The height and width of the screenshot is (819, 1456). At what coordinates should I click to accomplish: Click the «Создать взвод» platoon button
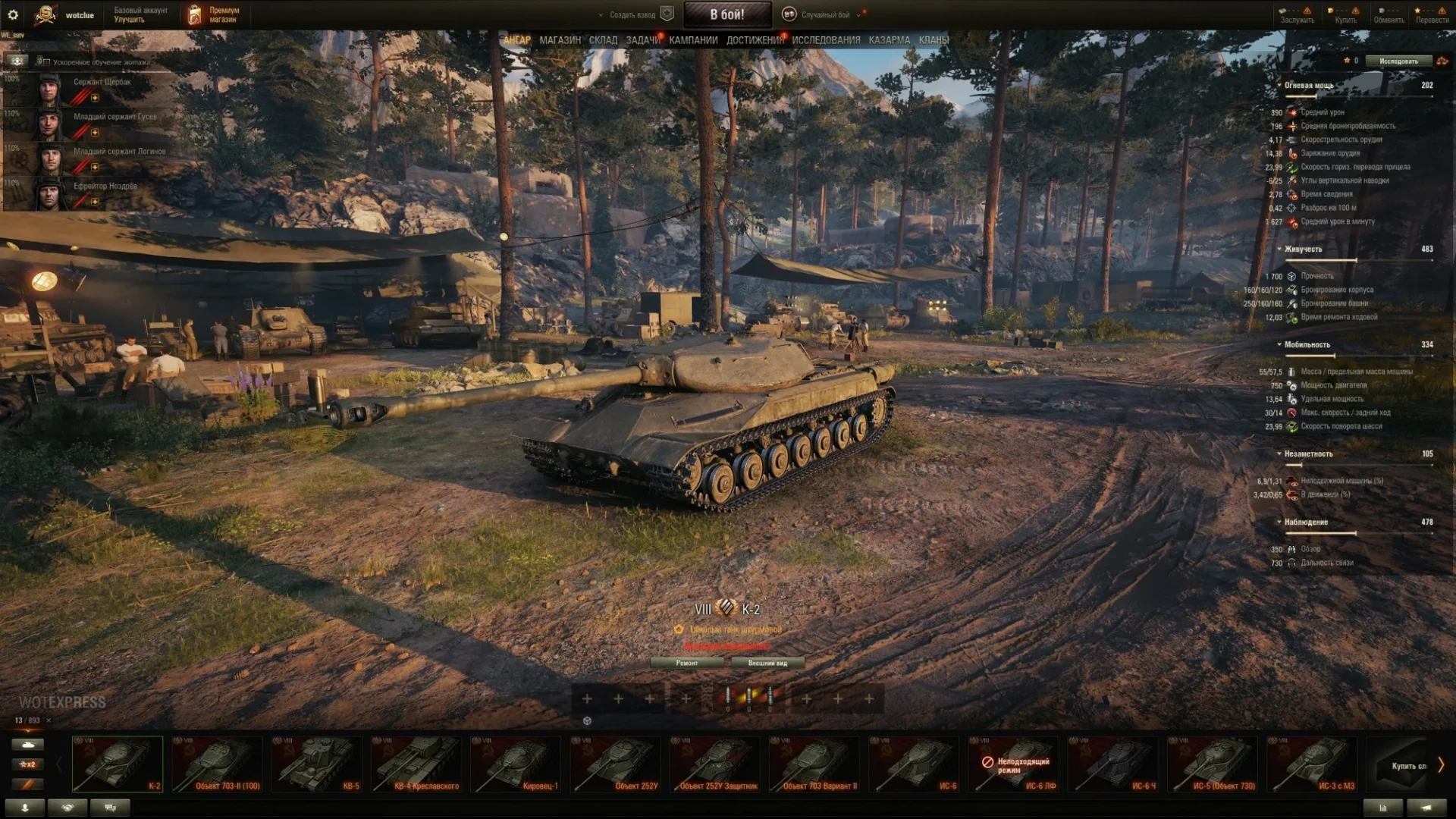633,14
